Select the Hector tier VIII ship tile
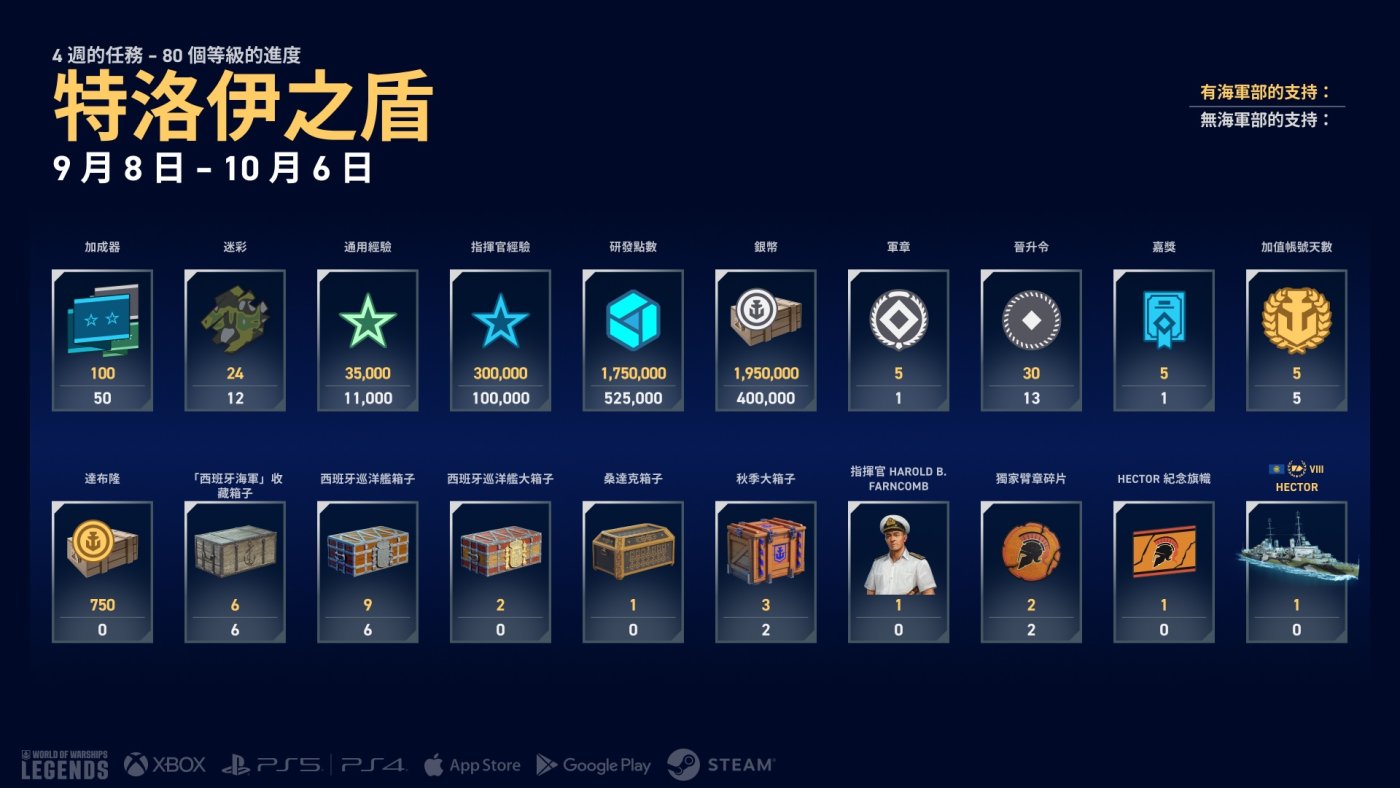 [1296, 572]
